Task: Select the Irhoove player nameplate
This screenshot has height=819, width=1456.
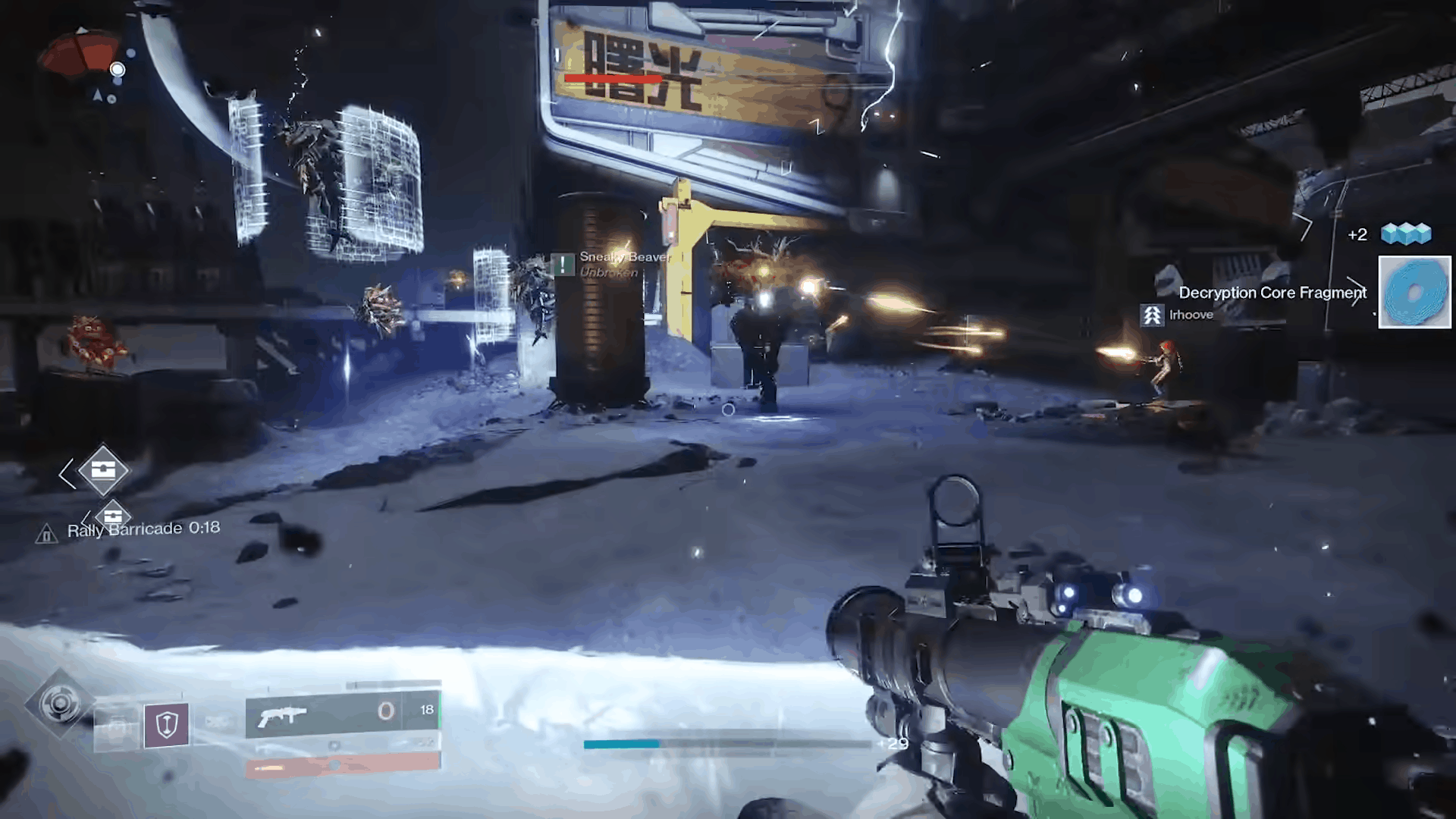Action: pos(1191,315)
